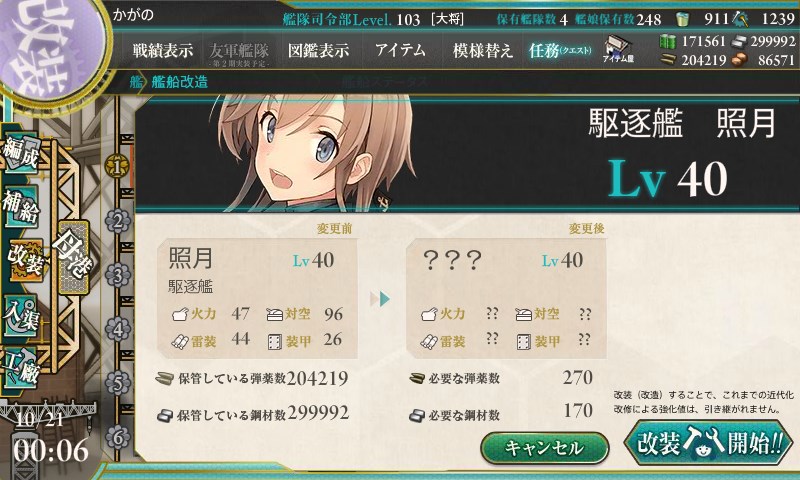
Task: Select the 改装 side menu button
Action: 23,257
